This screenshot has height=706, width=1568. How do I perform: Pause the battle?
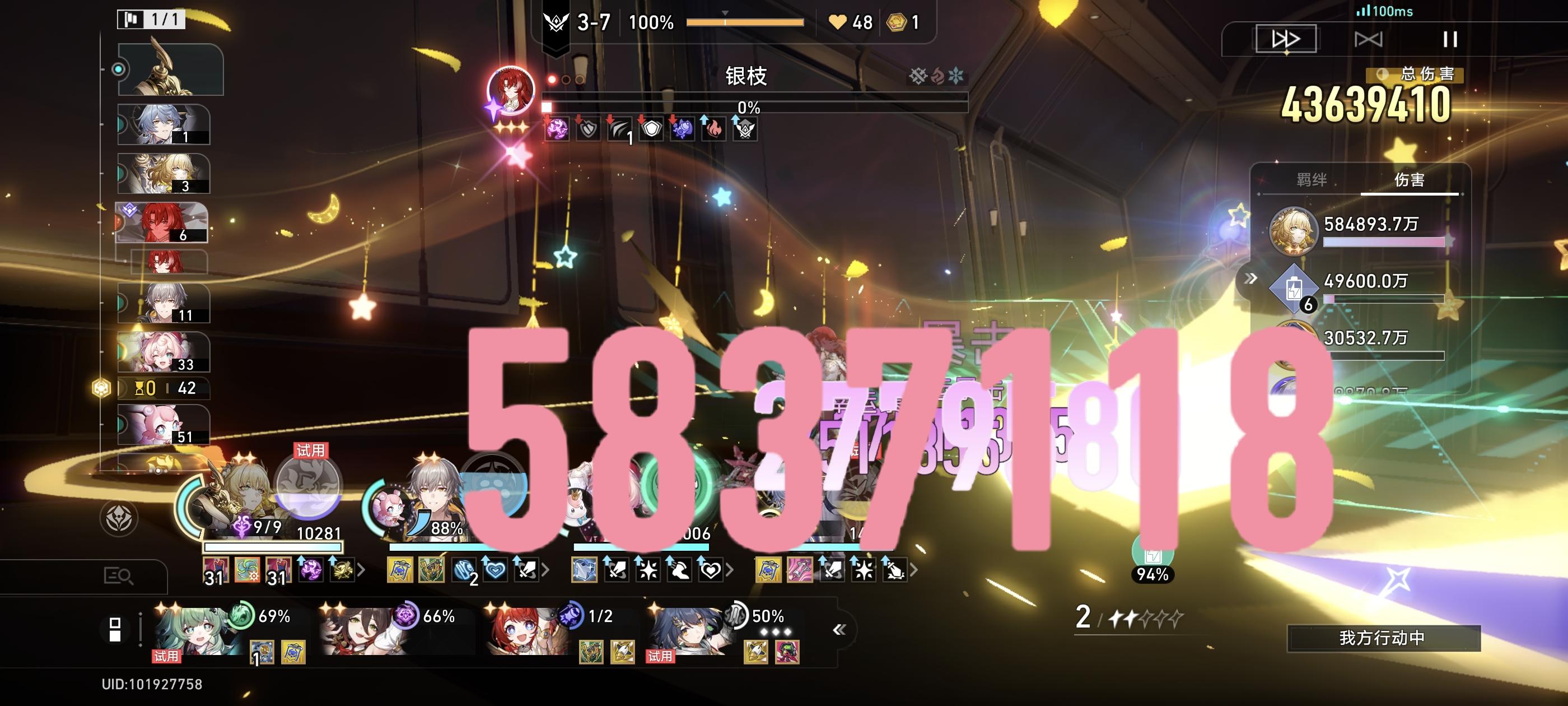click(1450, 40)
